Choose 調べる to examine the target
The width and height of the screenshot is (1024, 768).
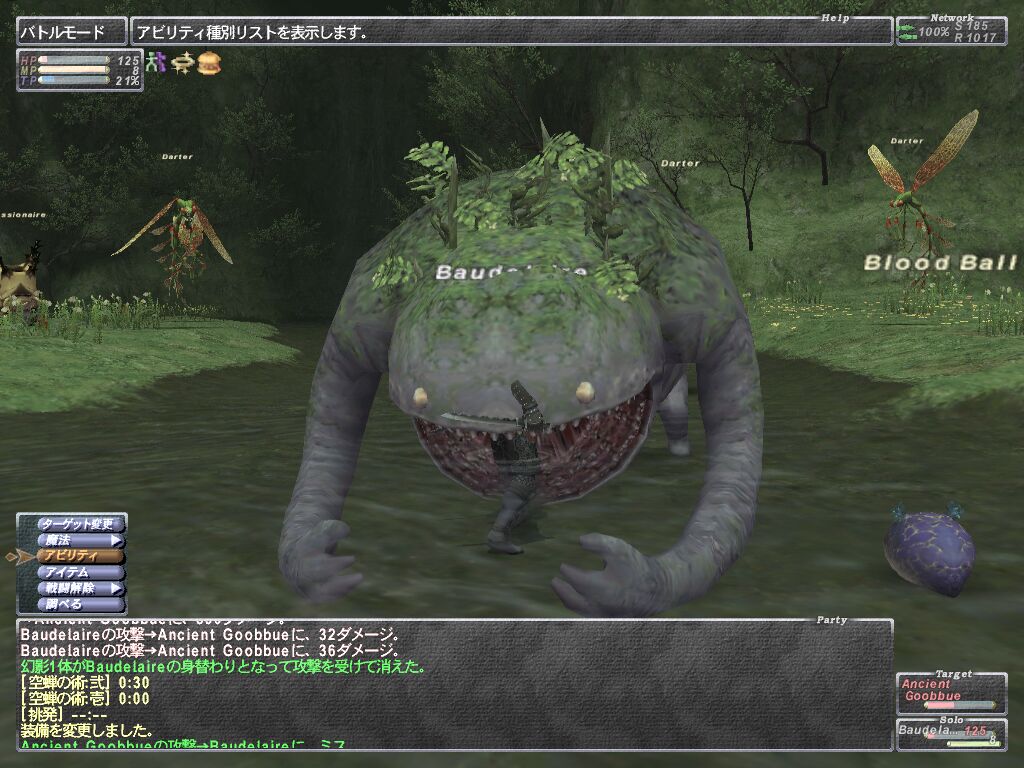80,605
